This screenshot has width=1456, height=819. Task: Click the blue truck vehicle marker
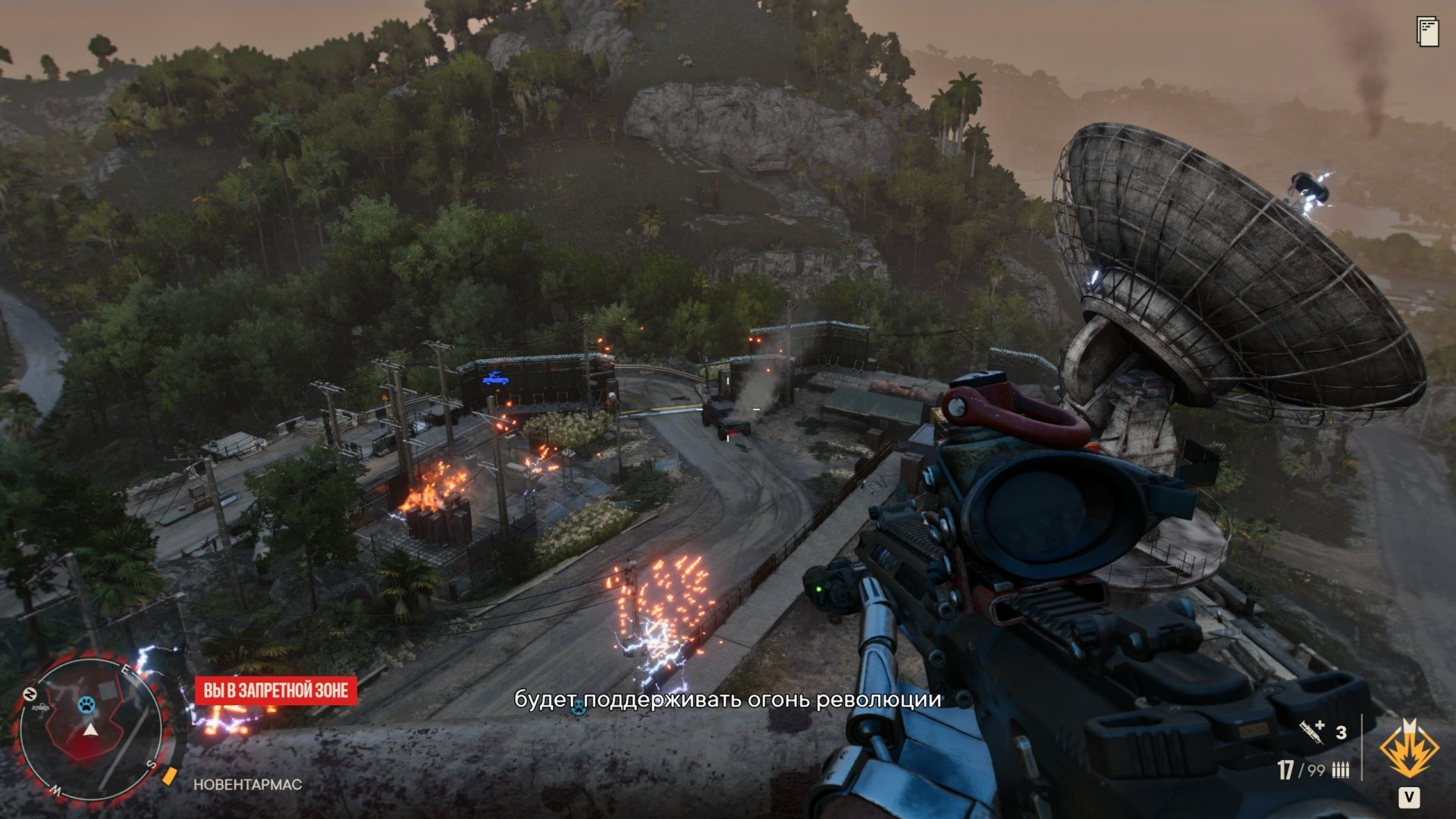pos(495,378)
